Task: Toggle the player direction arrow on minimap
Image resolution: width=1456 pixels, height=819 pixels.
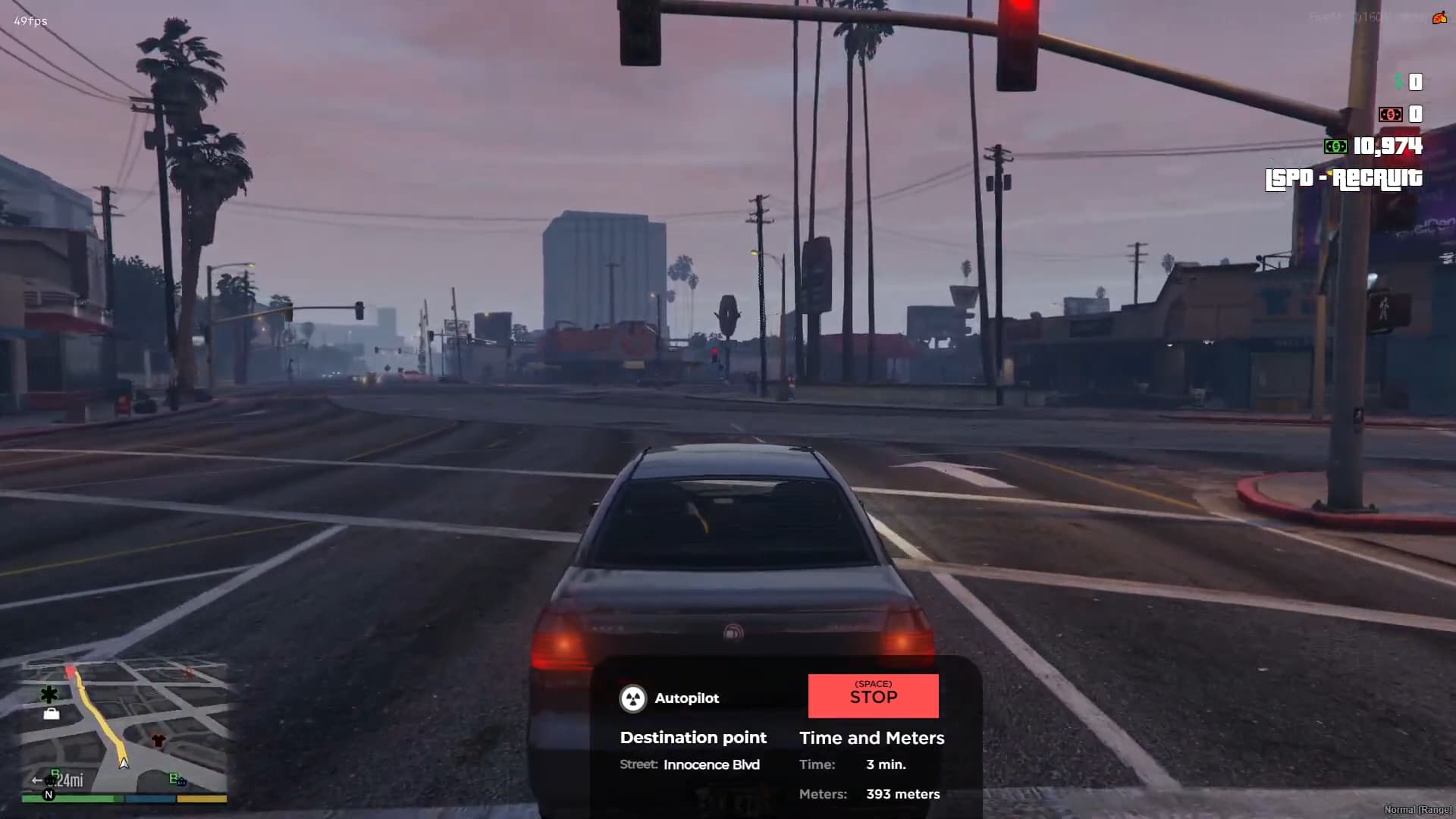Action: click(124, 764)
